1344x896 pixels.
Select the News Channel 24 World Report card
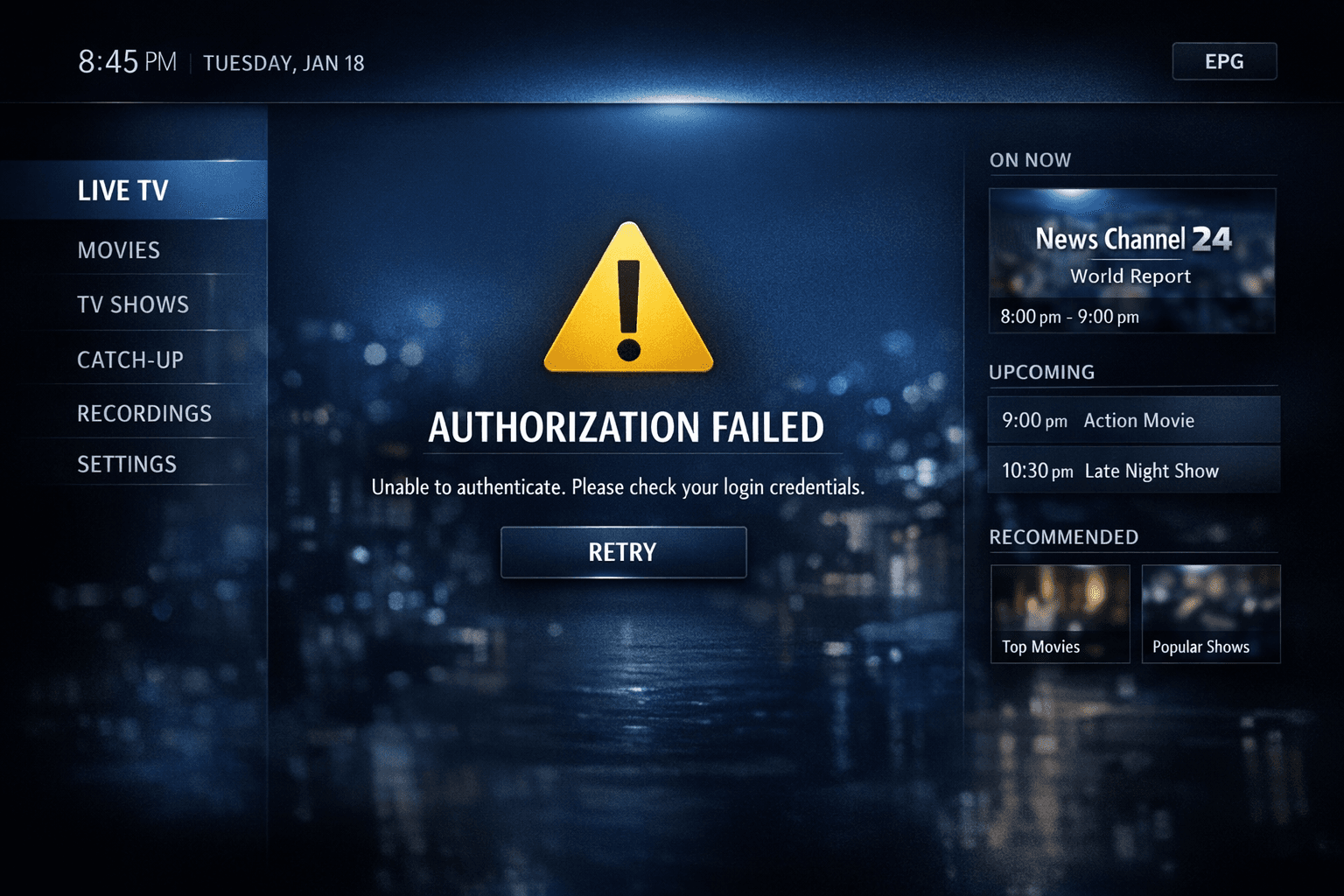click(x=1132, y=261)
